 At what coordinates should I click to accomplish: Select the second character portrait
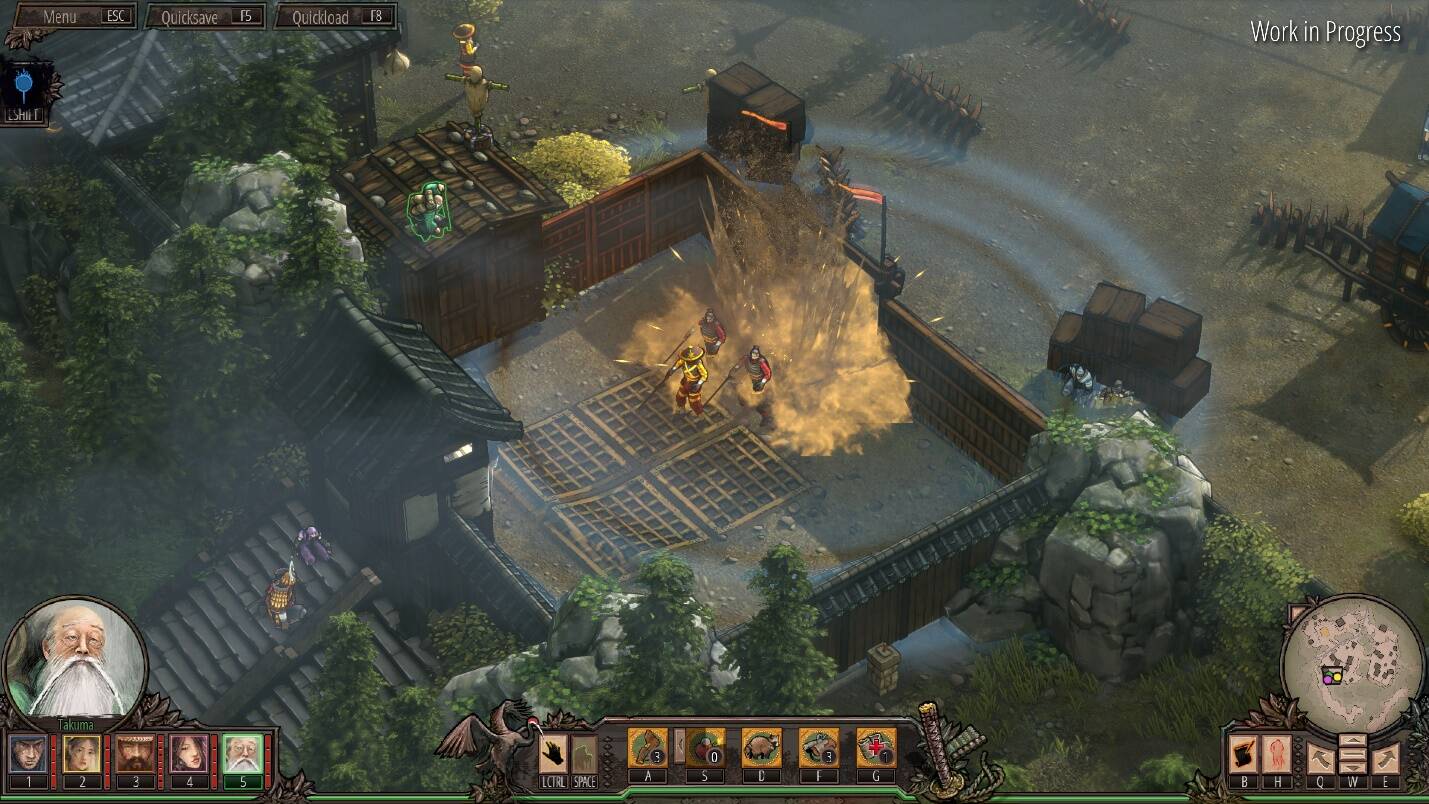(x=81, y=754)
